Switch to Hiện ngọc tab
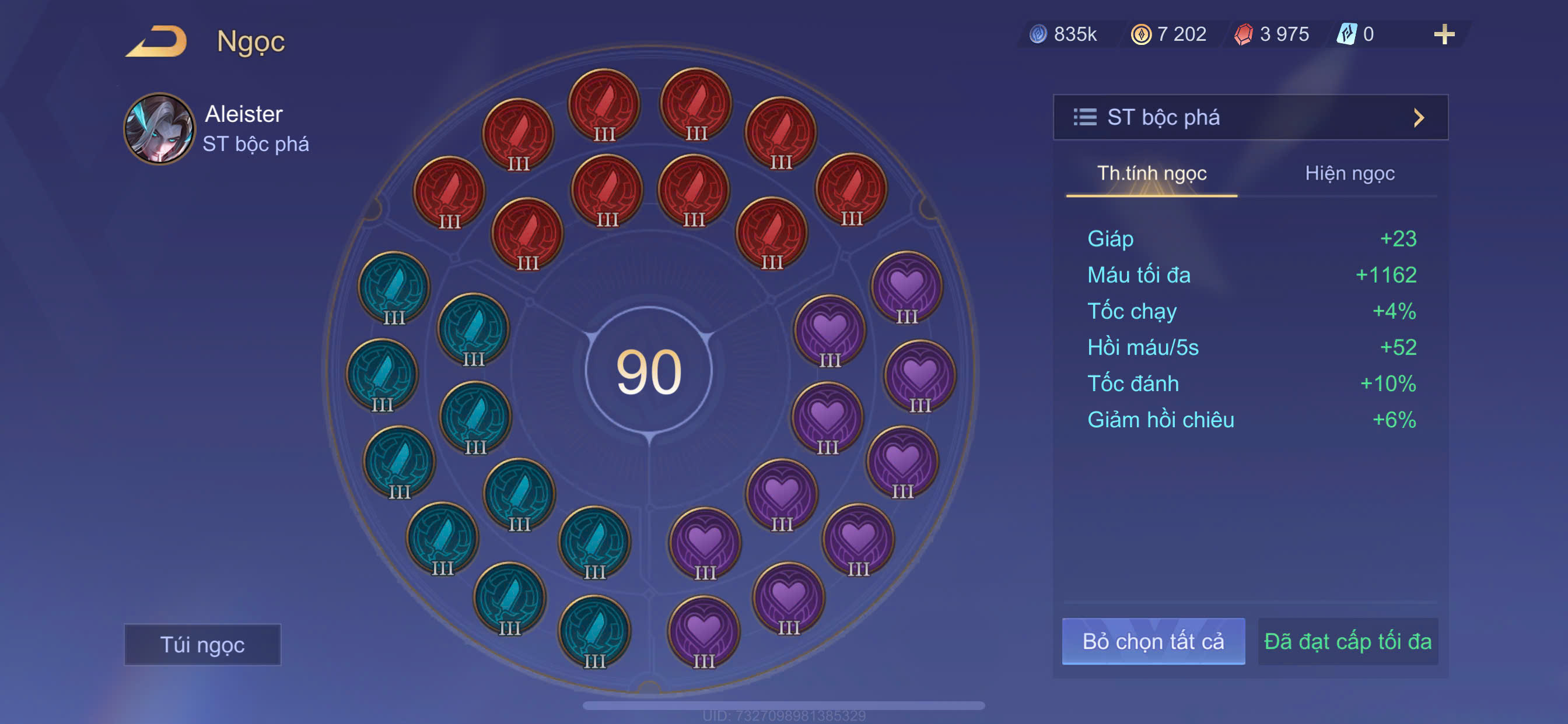Screen dimensions: 1568x724 coord(1349,173)
